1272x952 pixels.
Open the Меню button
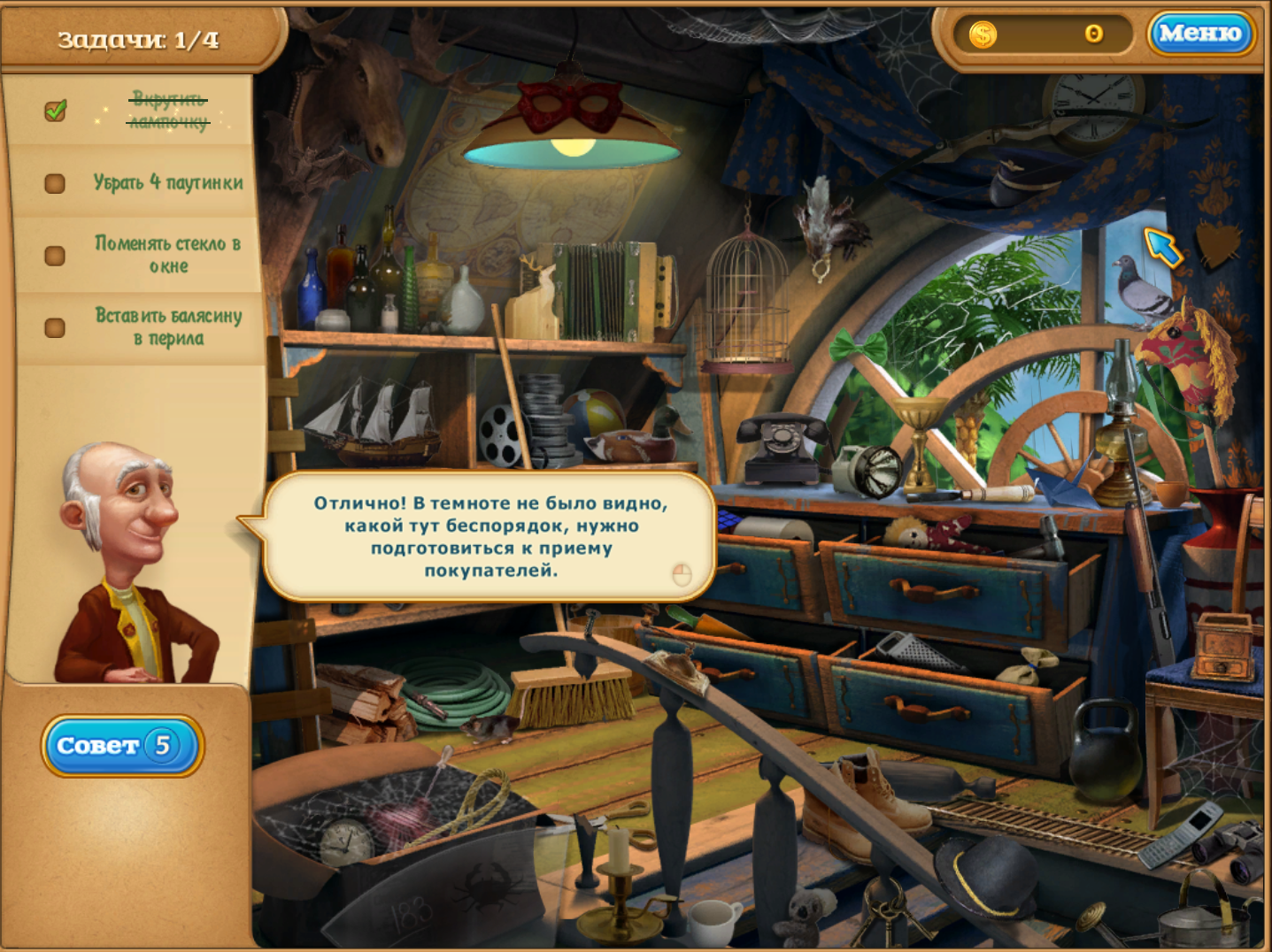[x=1200, y=34]
